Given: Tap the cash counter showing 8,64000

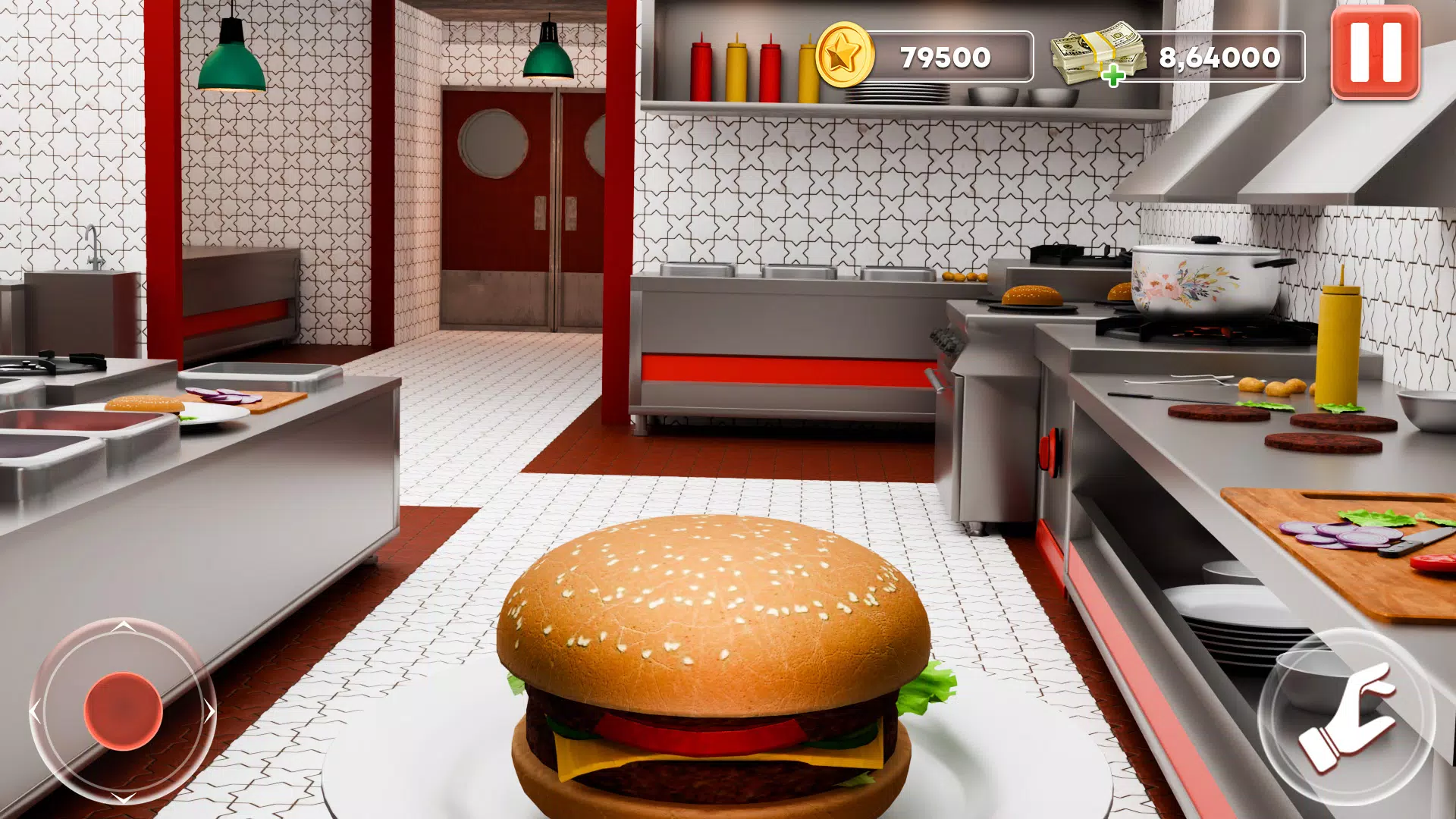Looking at the screenshot, I should pos(1219,55).
